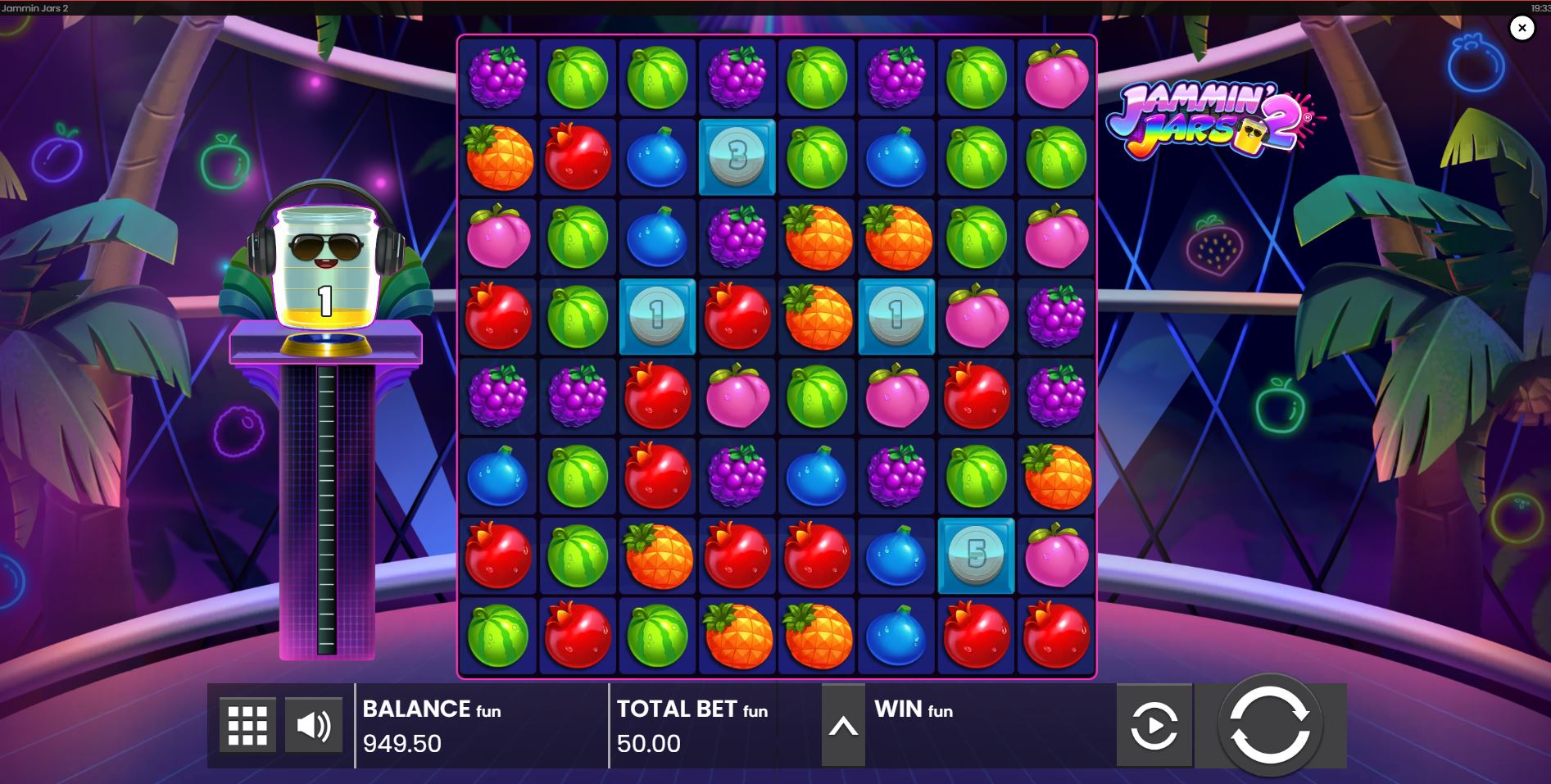The height and width of the screenshot is (784, 1551).
Task: Click the peach symbol in the top-right grid corner
Action: click(x=1055, y=78)
